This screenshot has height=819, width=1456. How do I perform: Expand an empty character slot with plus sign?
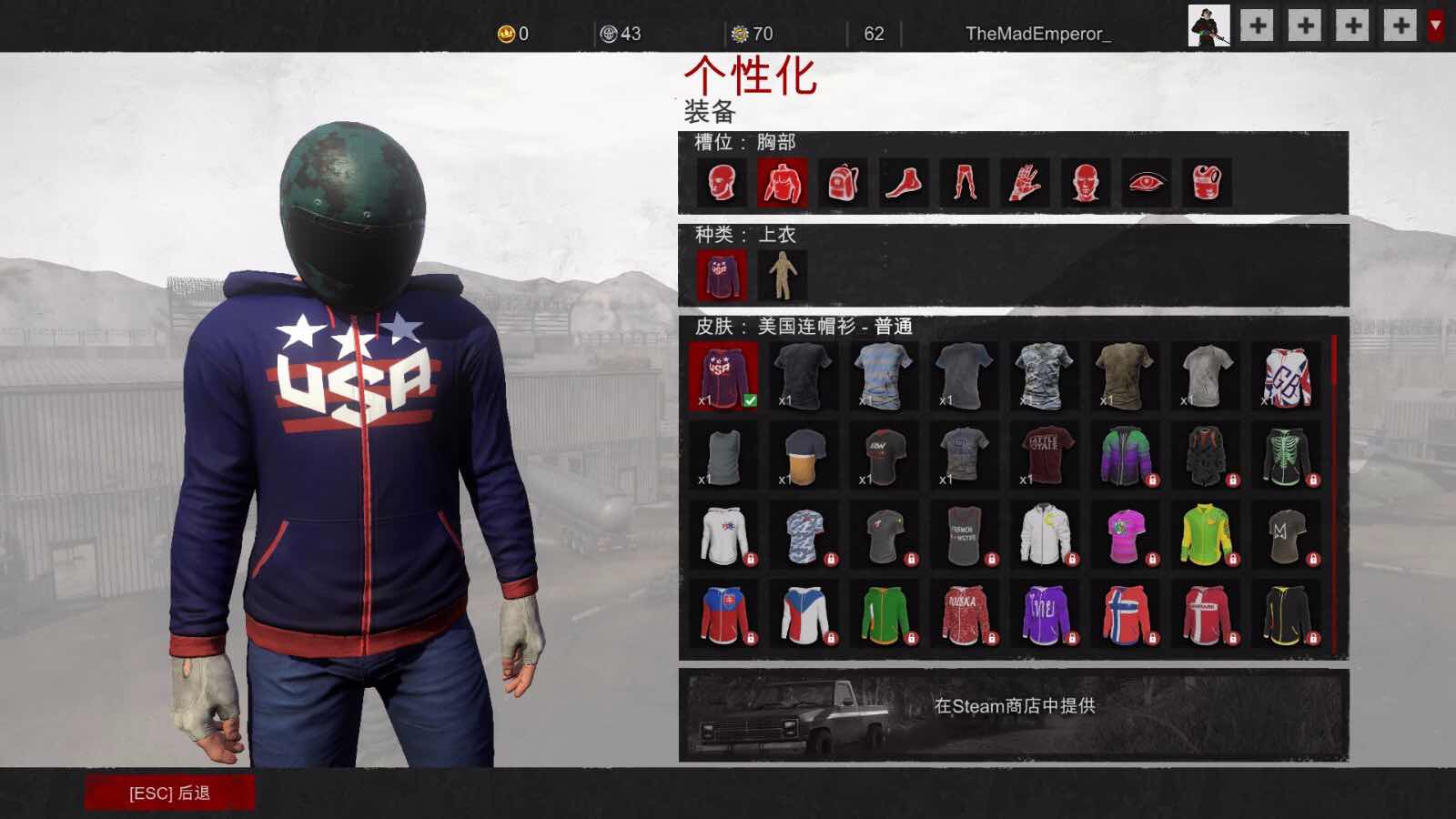click(1258, 27)
